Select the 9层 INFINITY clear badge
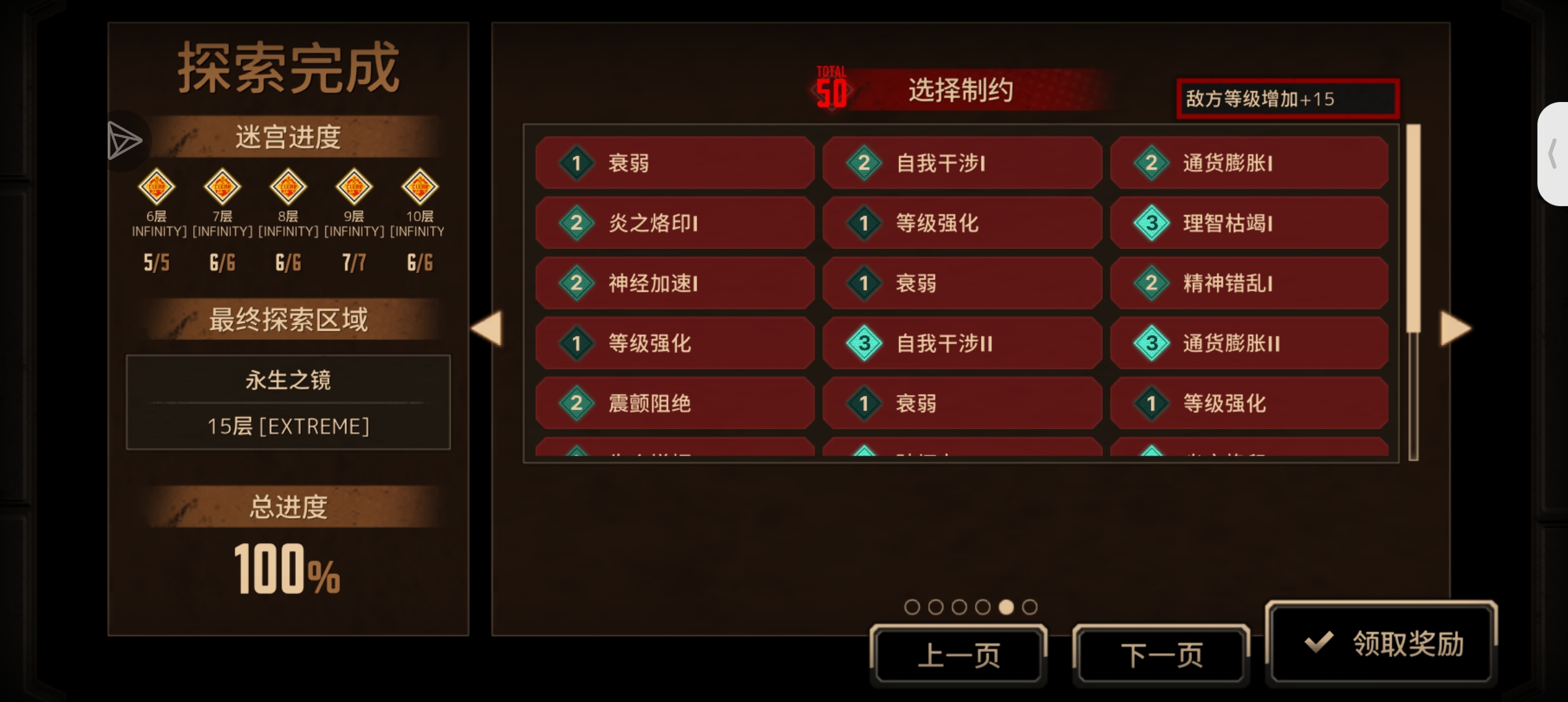 coord(354,187)
